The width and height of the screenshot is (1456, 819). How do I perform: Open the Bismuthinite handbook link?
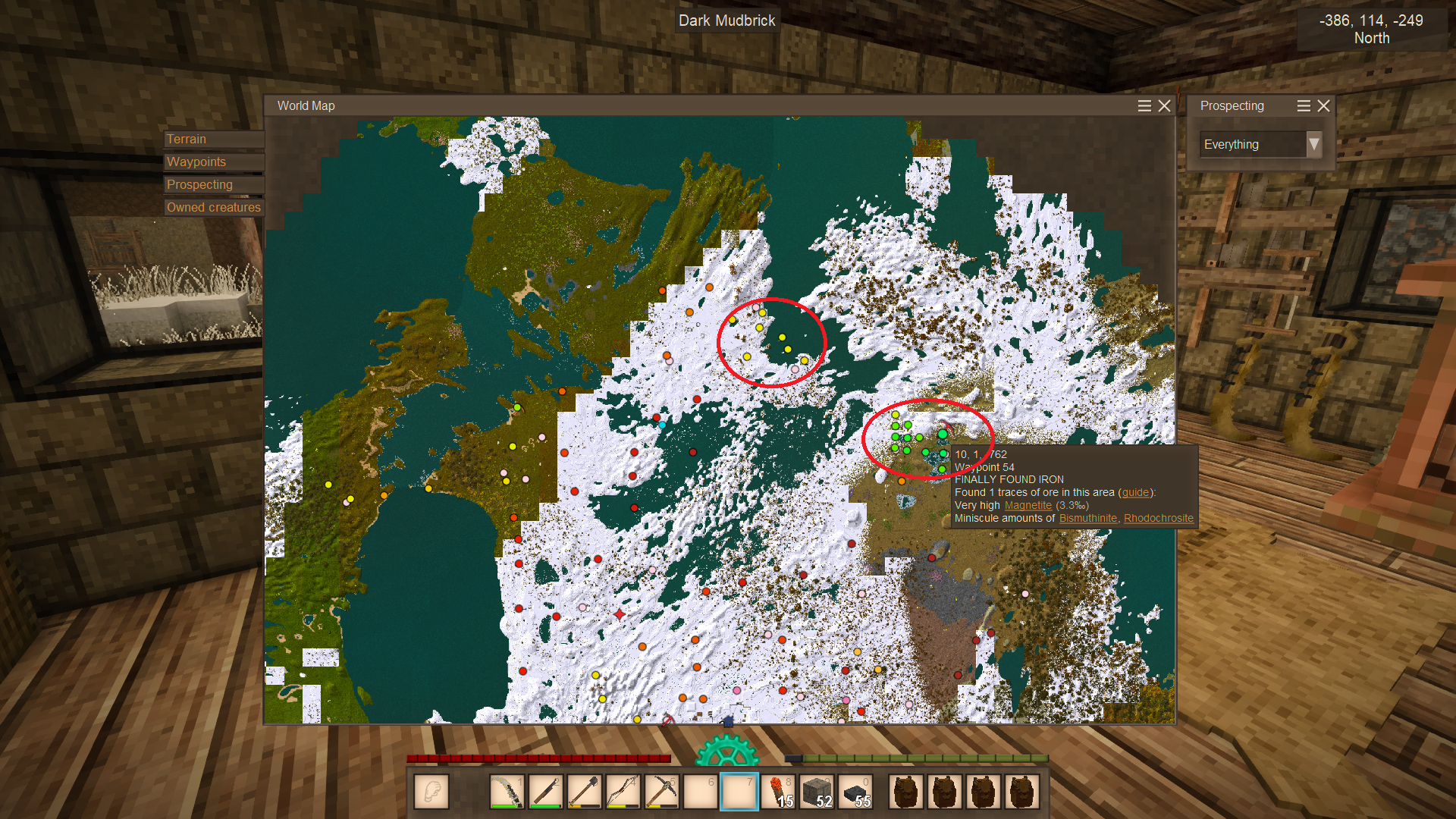[1087, 519]
